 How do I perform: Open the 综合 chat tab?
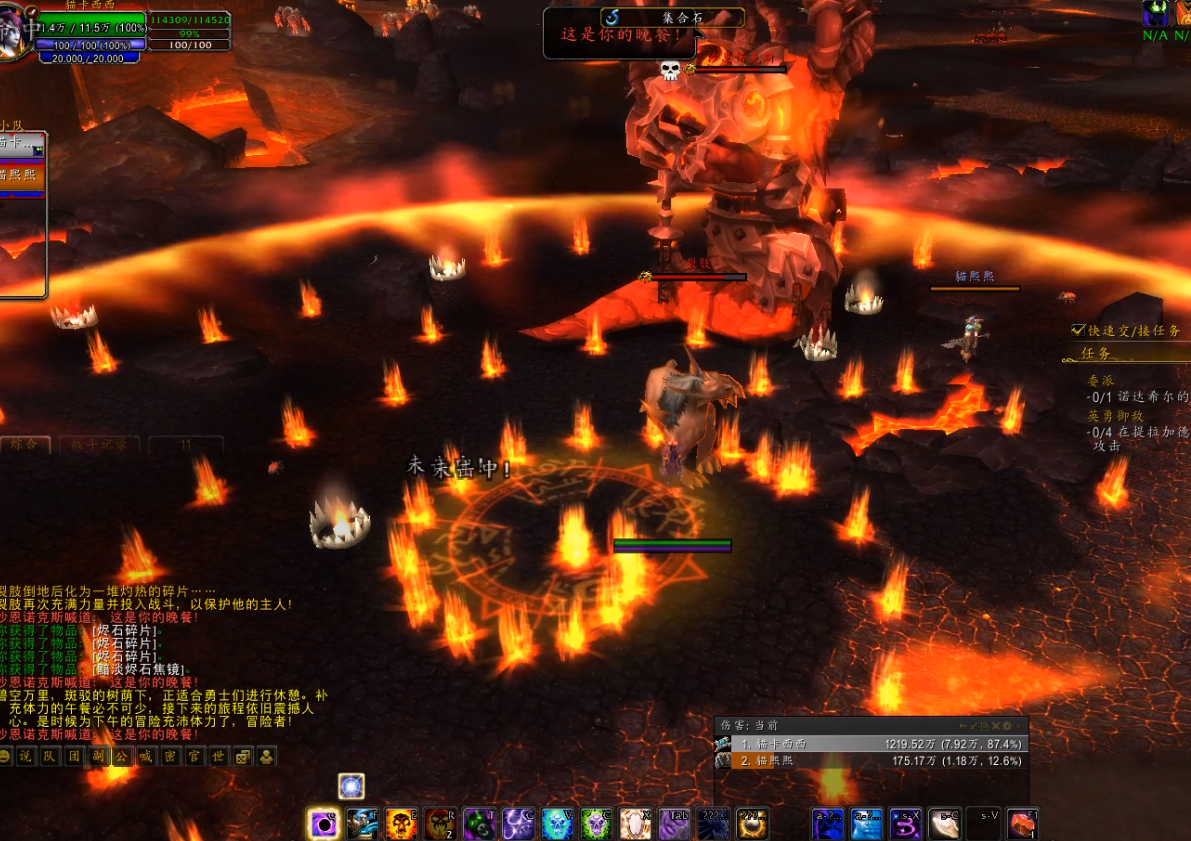(x=25, y=444)
